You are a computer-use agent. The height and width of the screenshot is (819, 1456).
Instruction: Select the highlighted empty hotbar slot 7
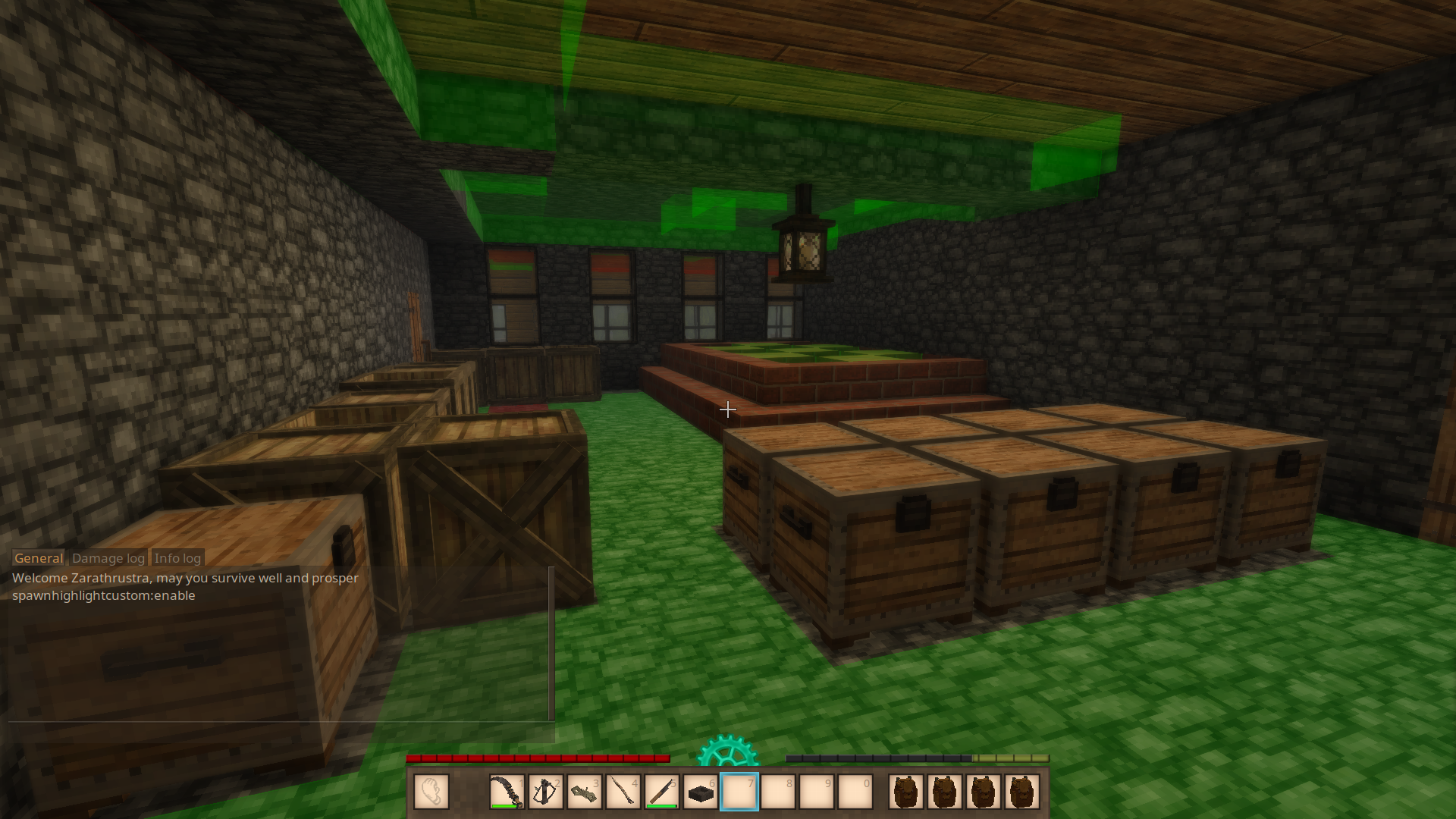pos(739,792)
